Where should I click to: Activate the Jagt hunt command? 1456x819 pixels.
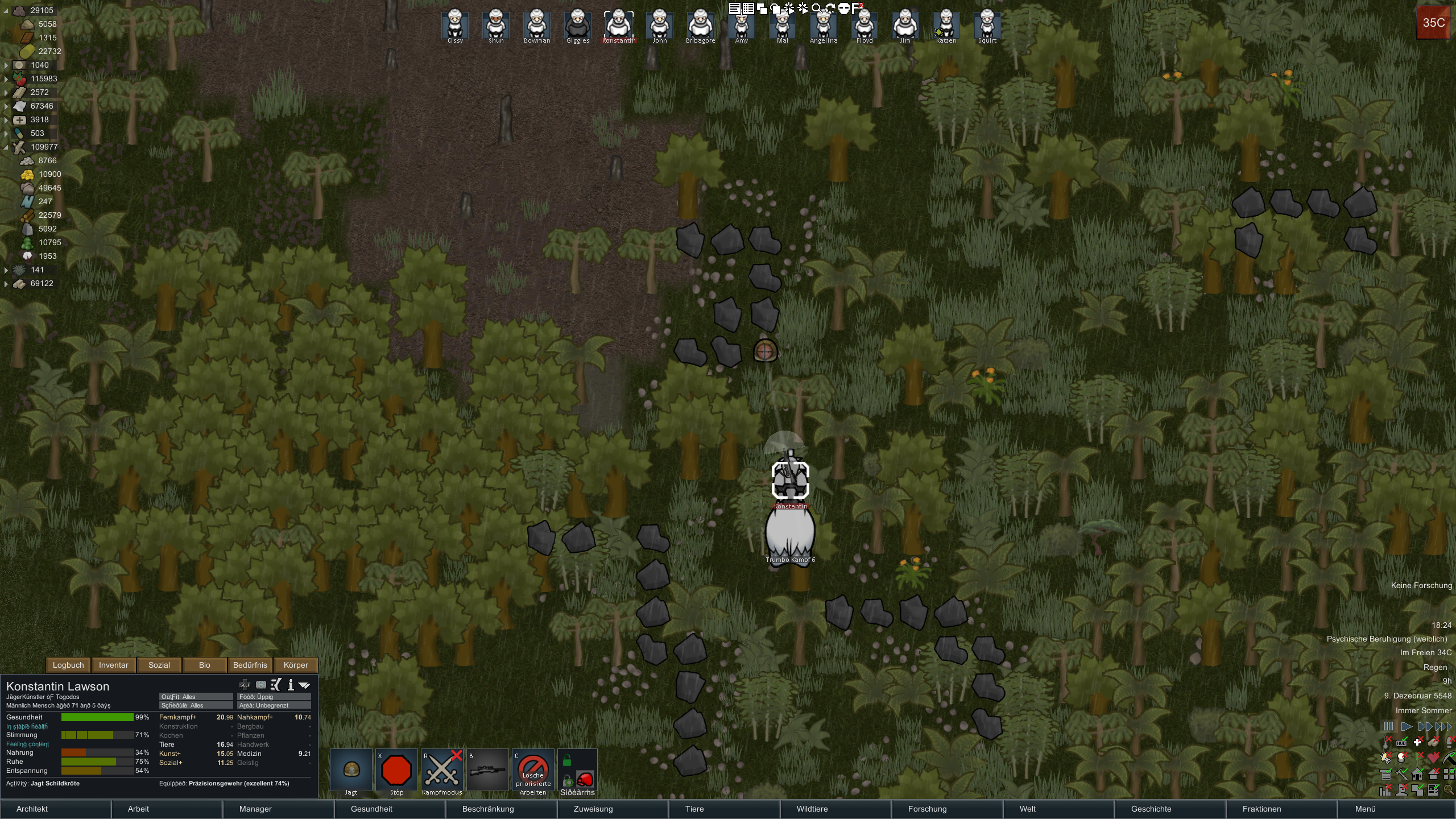351,771
